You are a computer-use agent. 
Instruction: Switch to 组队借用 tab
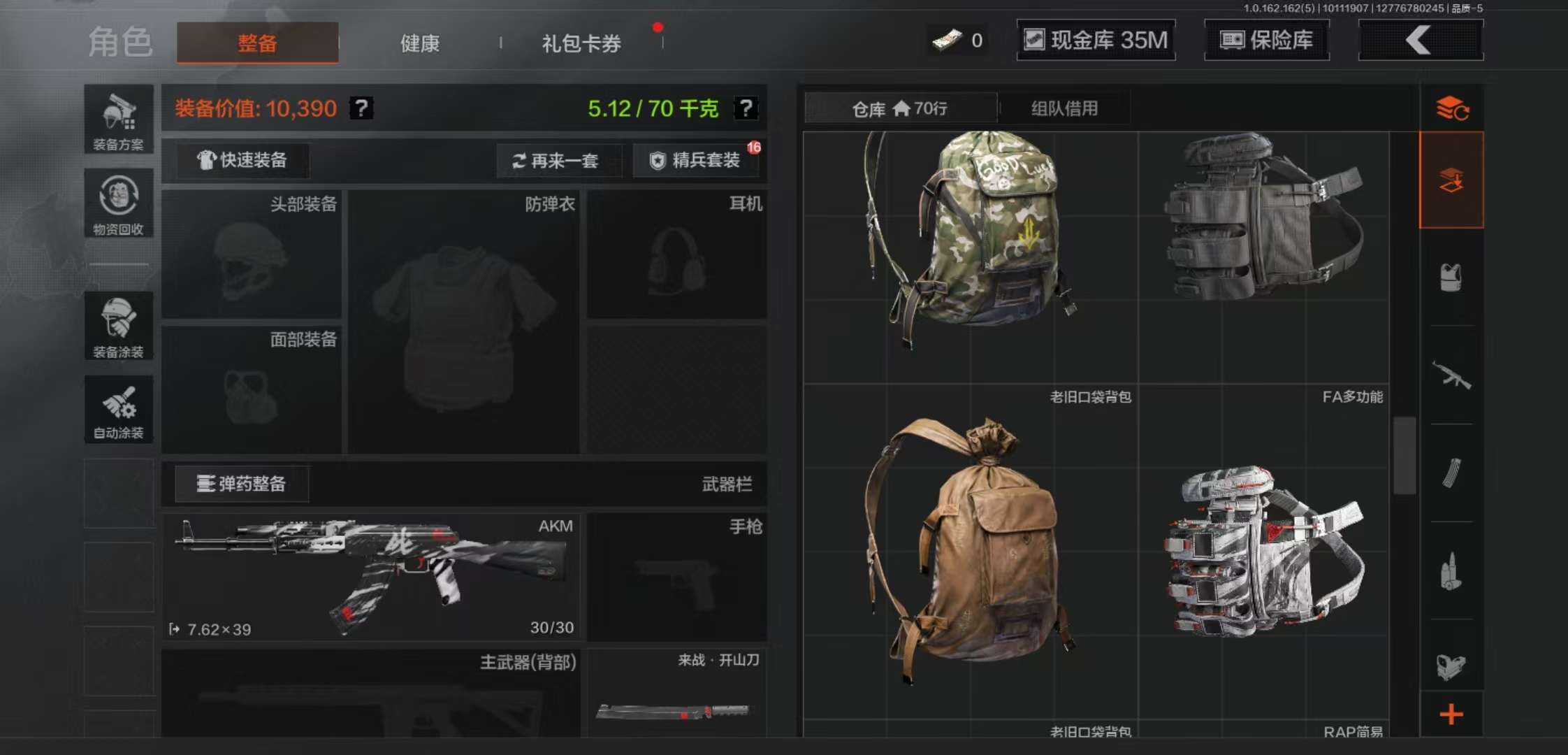click(x=1064, y=108)
